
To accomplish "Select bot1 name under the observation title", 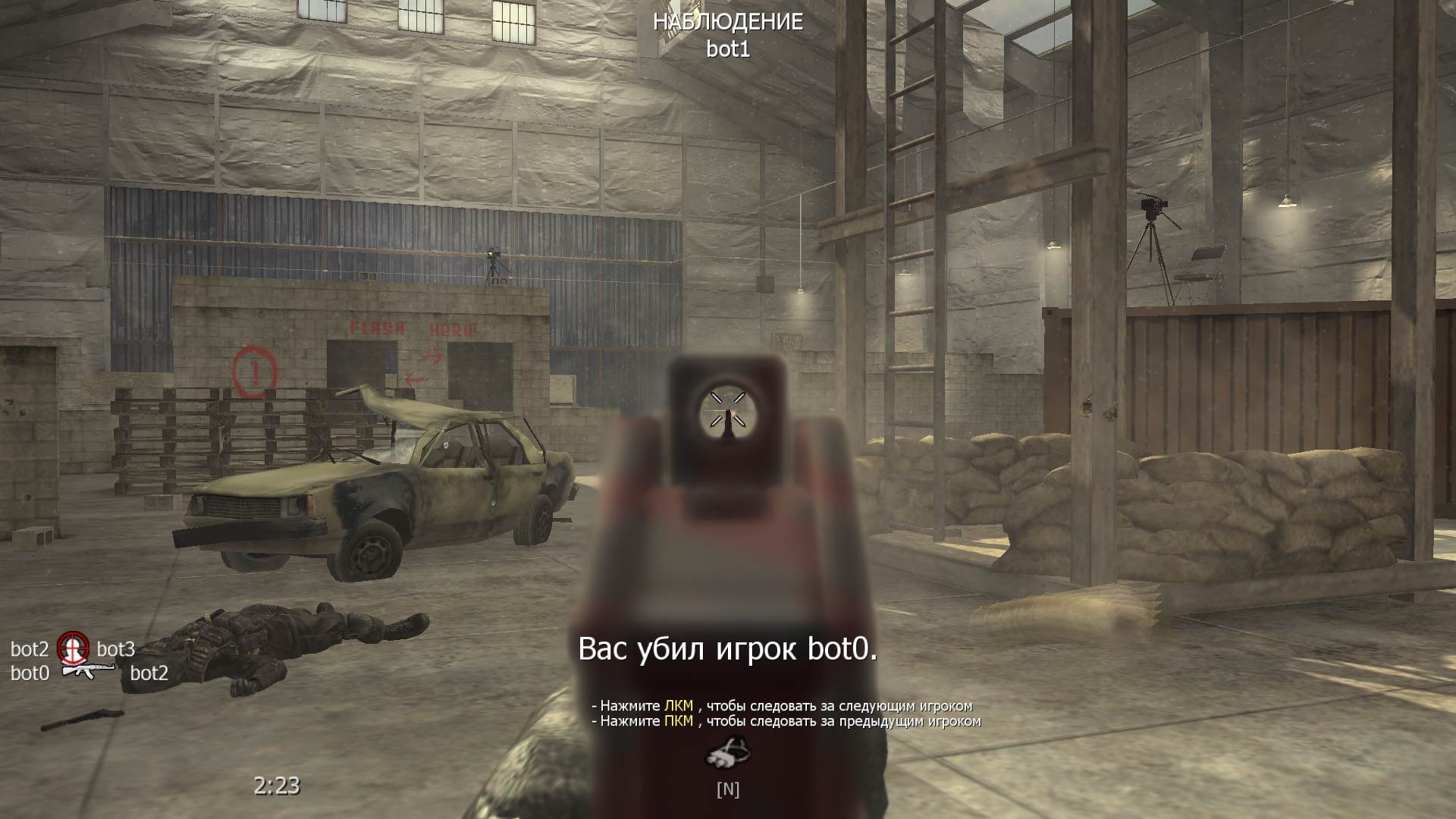I will [727, 47].
